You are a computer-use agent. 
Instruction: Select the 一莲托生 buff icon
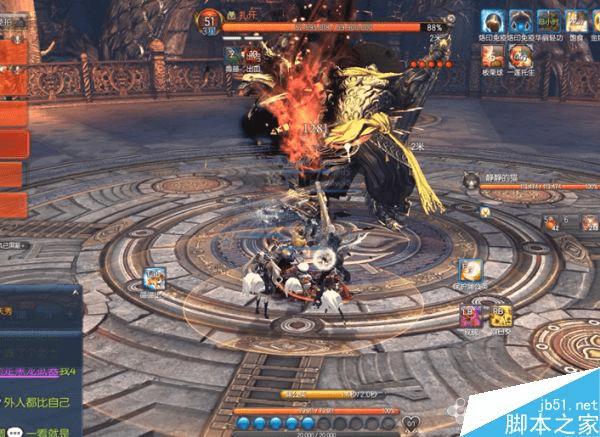(x=518, y=55)
